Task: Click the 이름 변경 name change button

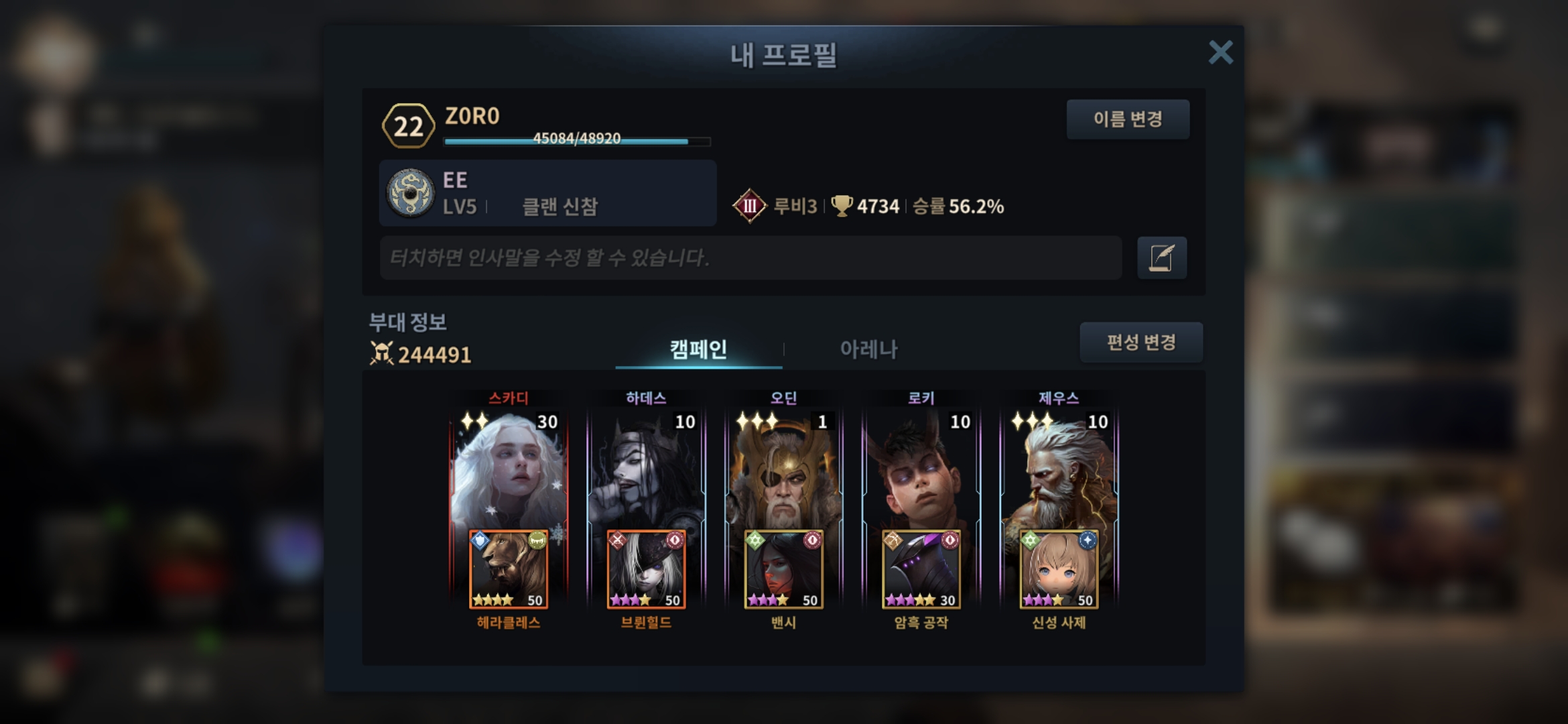Action: click(1128, 119)
